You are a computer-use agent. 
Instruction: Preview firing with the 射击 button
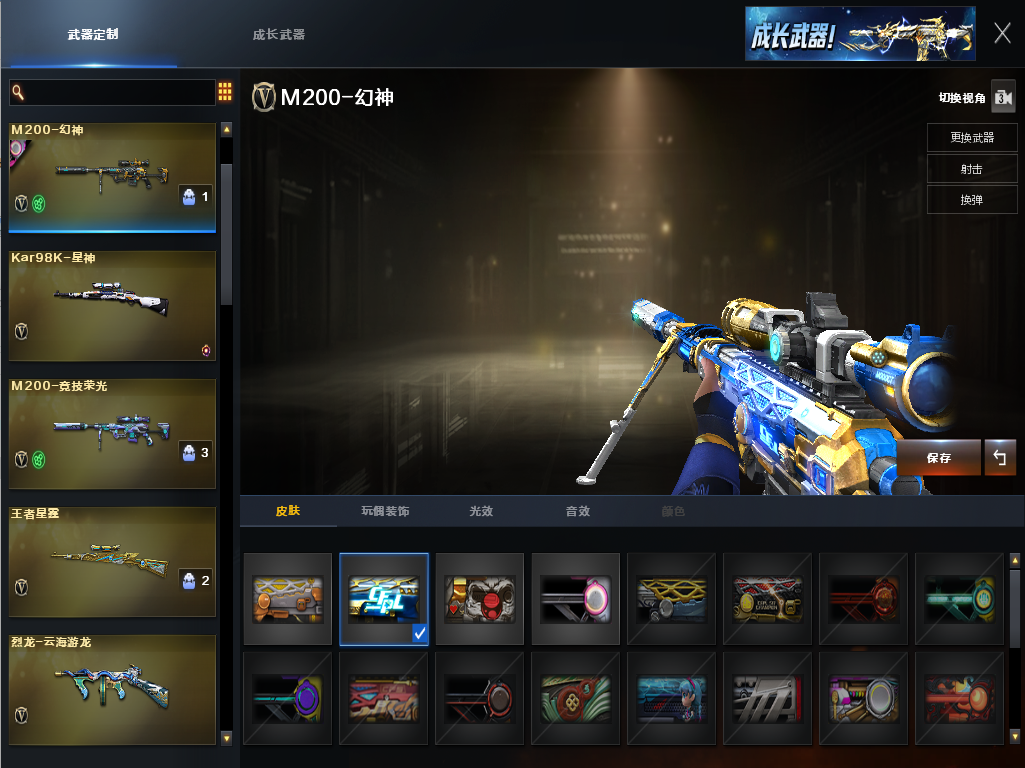(x=971, y=169)
